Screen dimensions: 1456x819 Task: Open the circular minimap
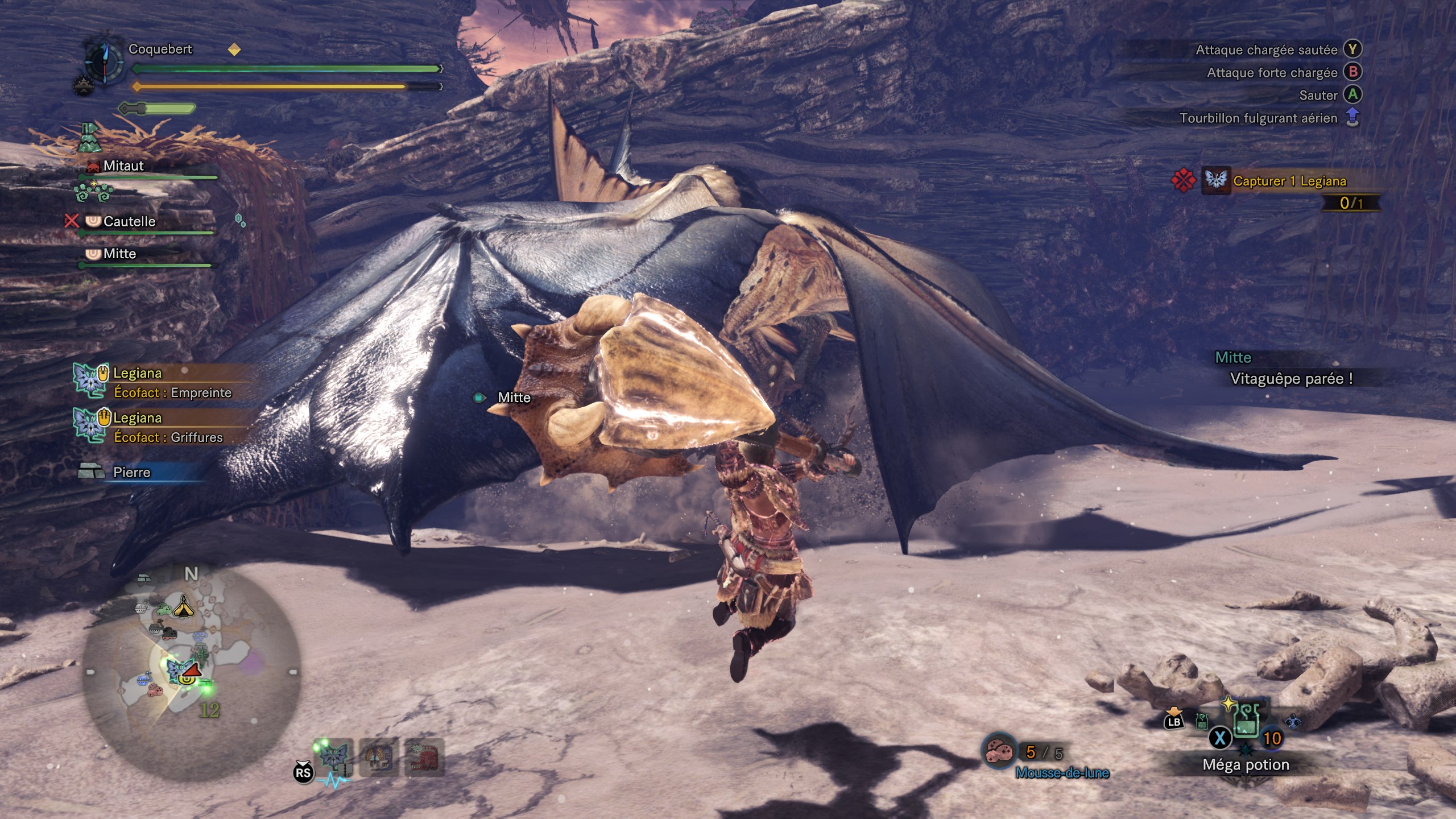tap(191, 671)
